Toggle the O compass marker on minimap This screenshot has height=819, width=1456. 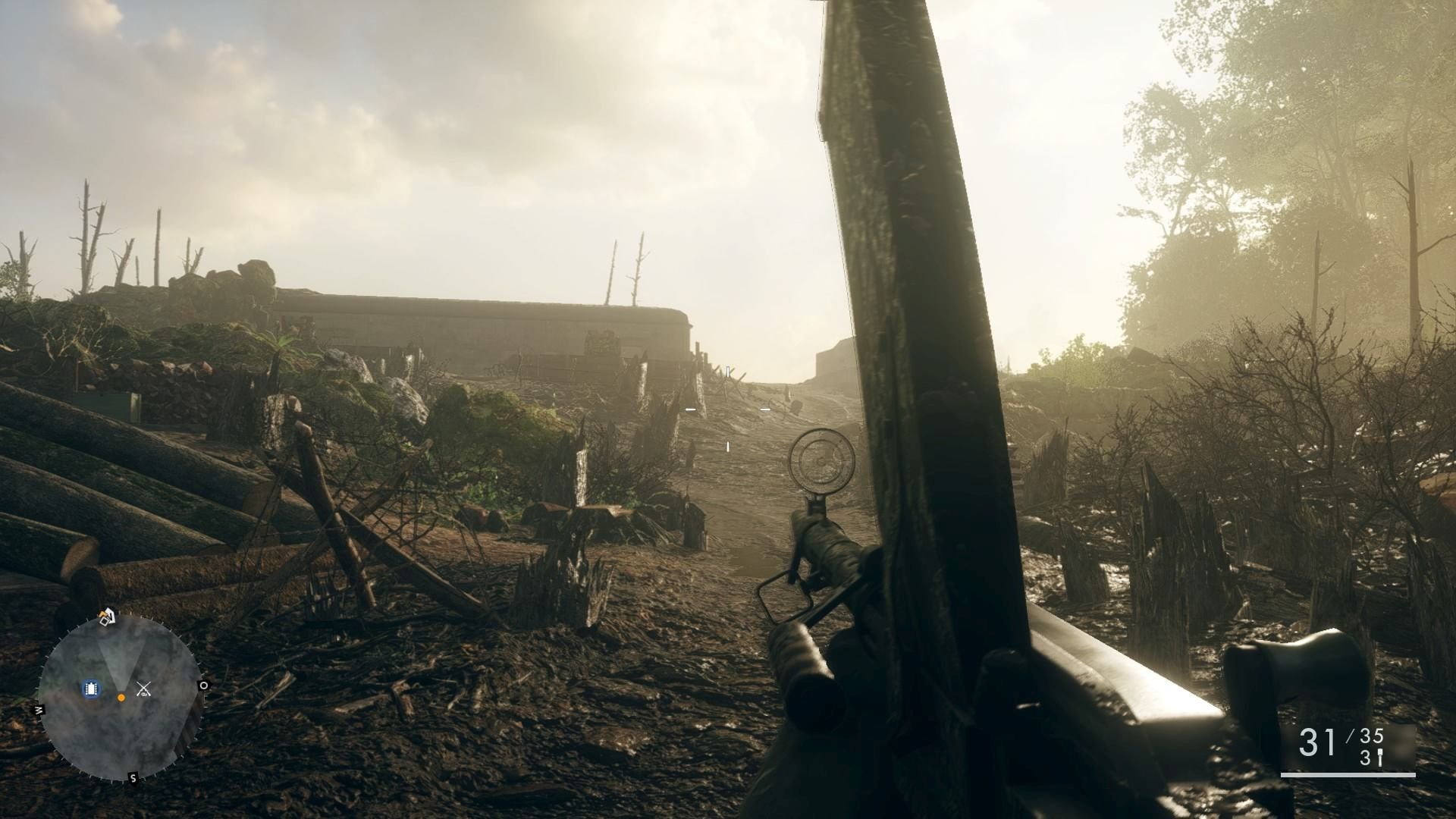(x=204, y=686)
